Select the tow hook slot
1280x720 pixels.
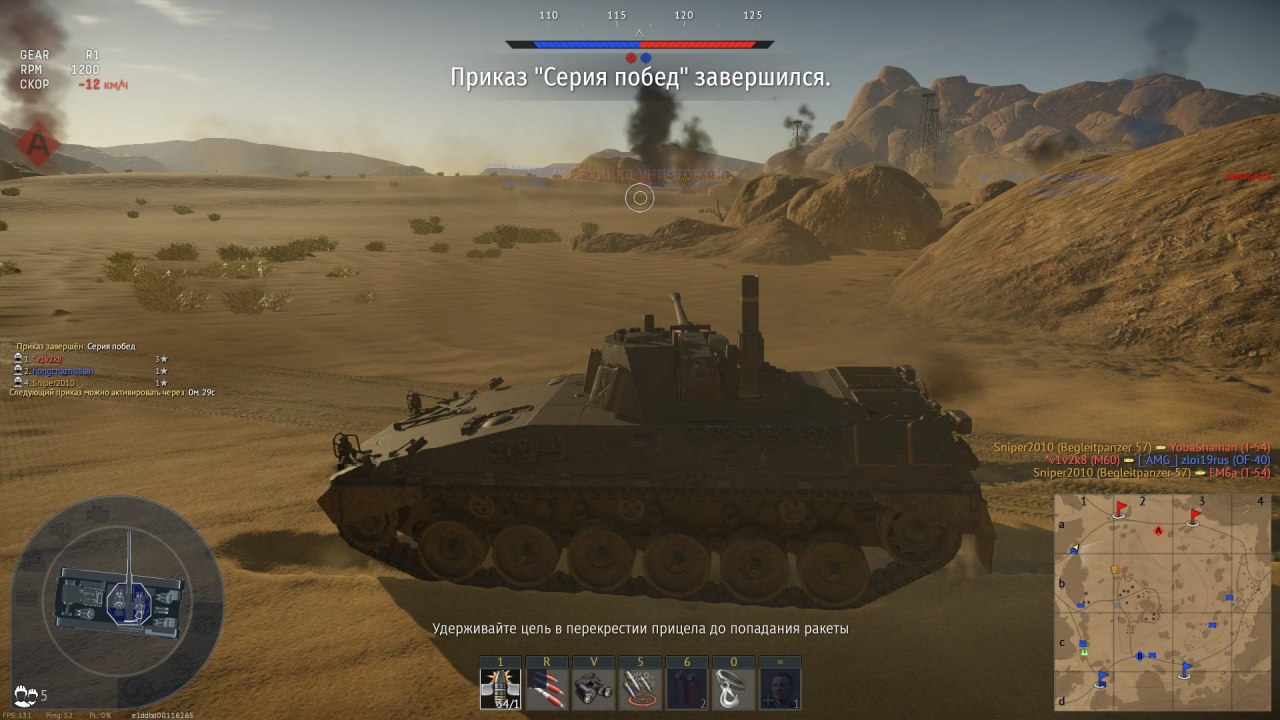click(735, 689)
